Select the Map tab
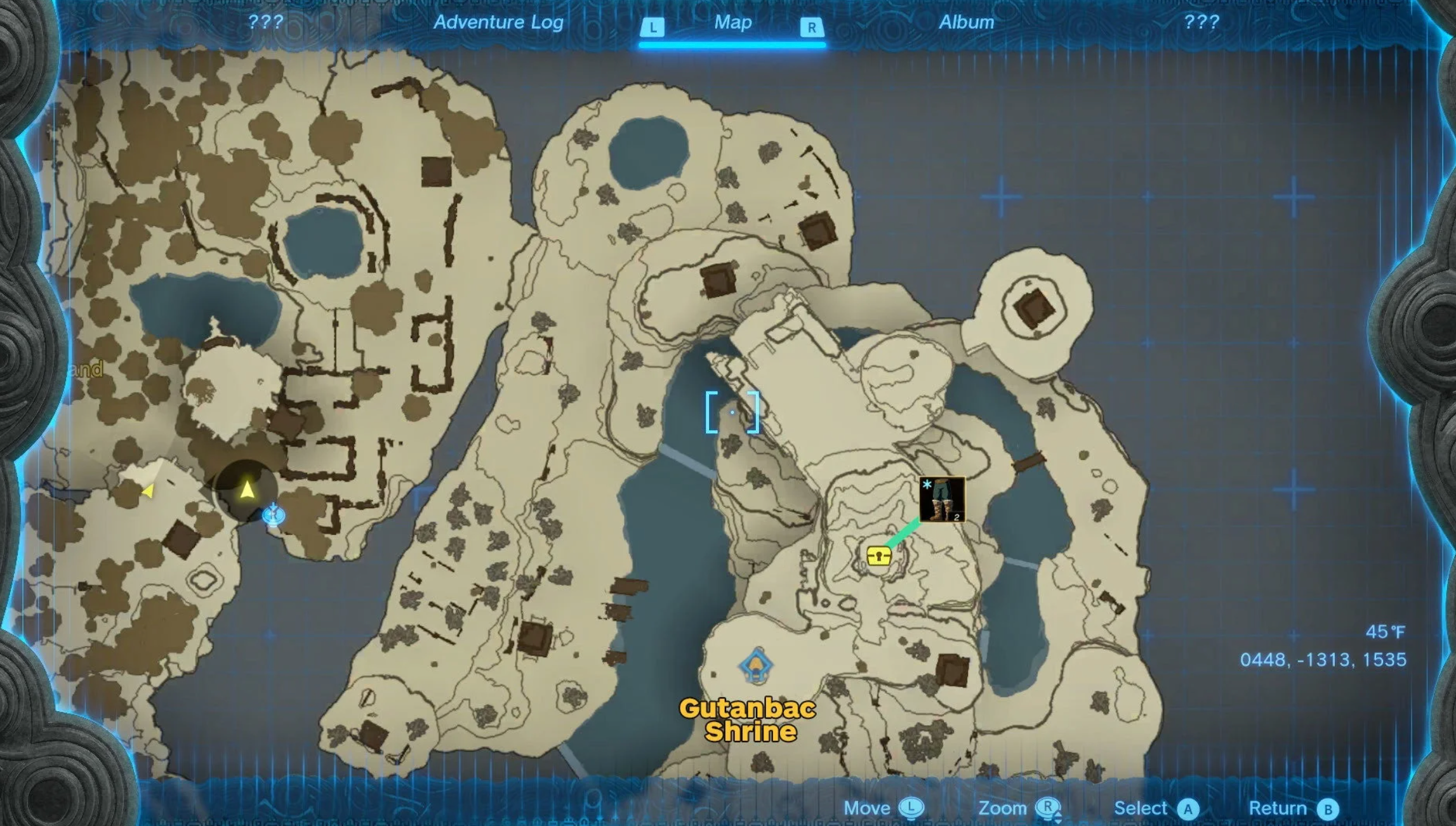This screenshot has width=1456, height=826. click(x=732, y=23)
